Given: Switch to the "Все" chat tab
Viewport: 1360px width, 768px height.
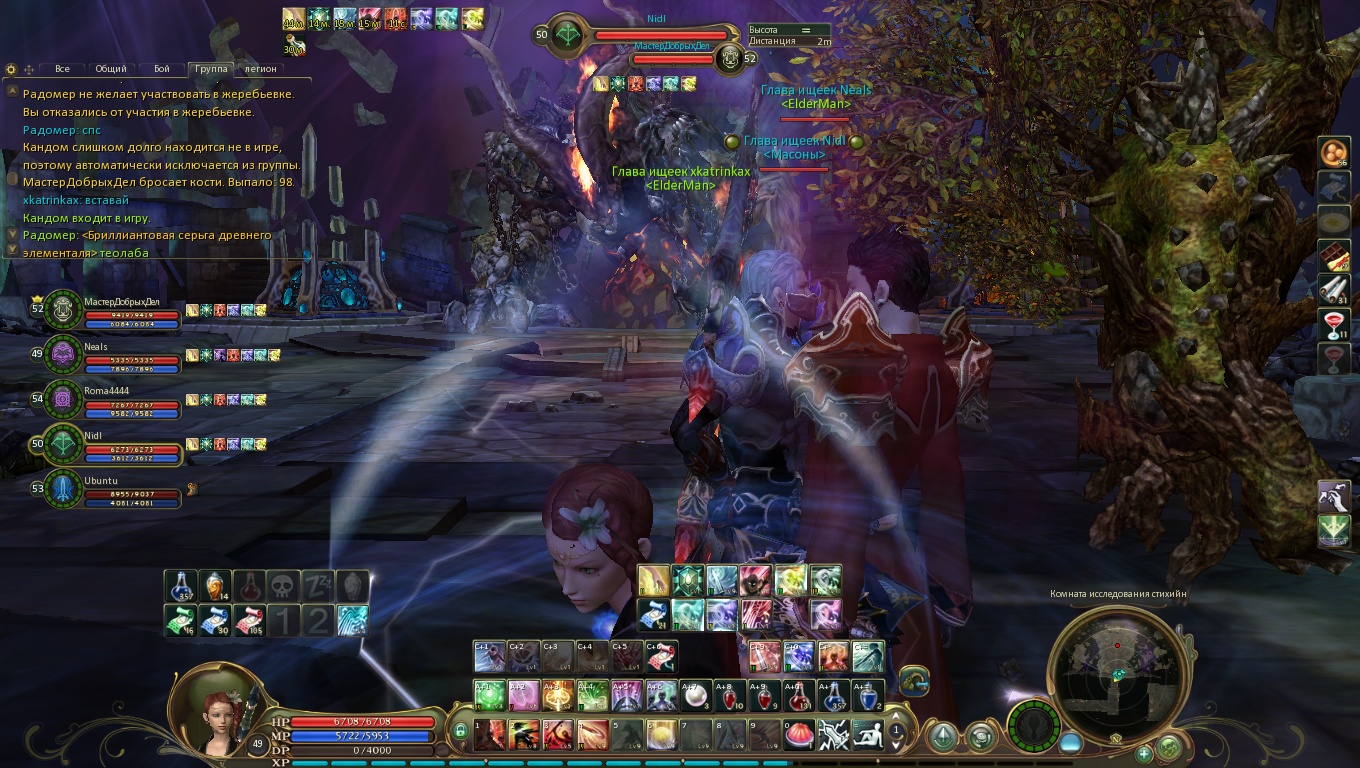Looking at the screenshot, I should point(62,69).
